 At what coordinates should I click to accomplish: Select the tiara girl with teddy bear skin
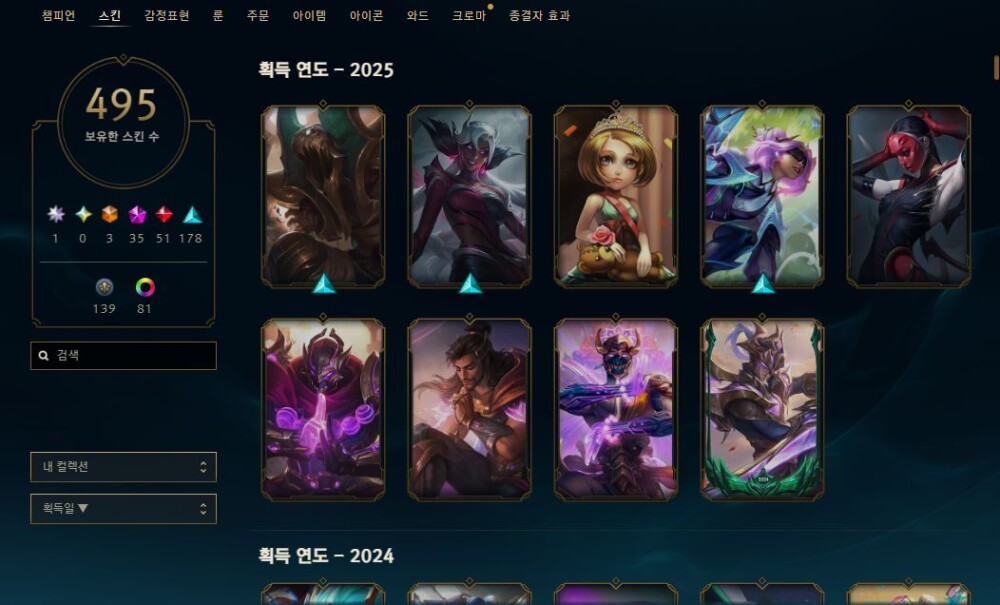click(x=616, y=196)
